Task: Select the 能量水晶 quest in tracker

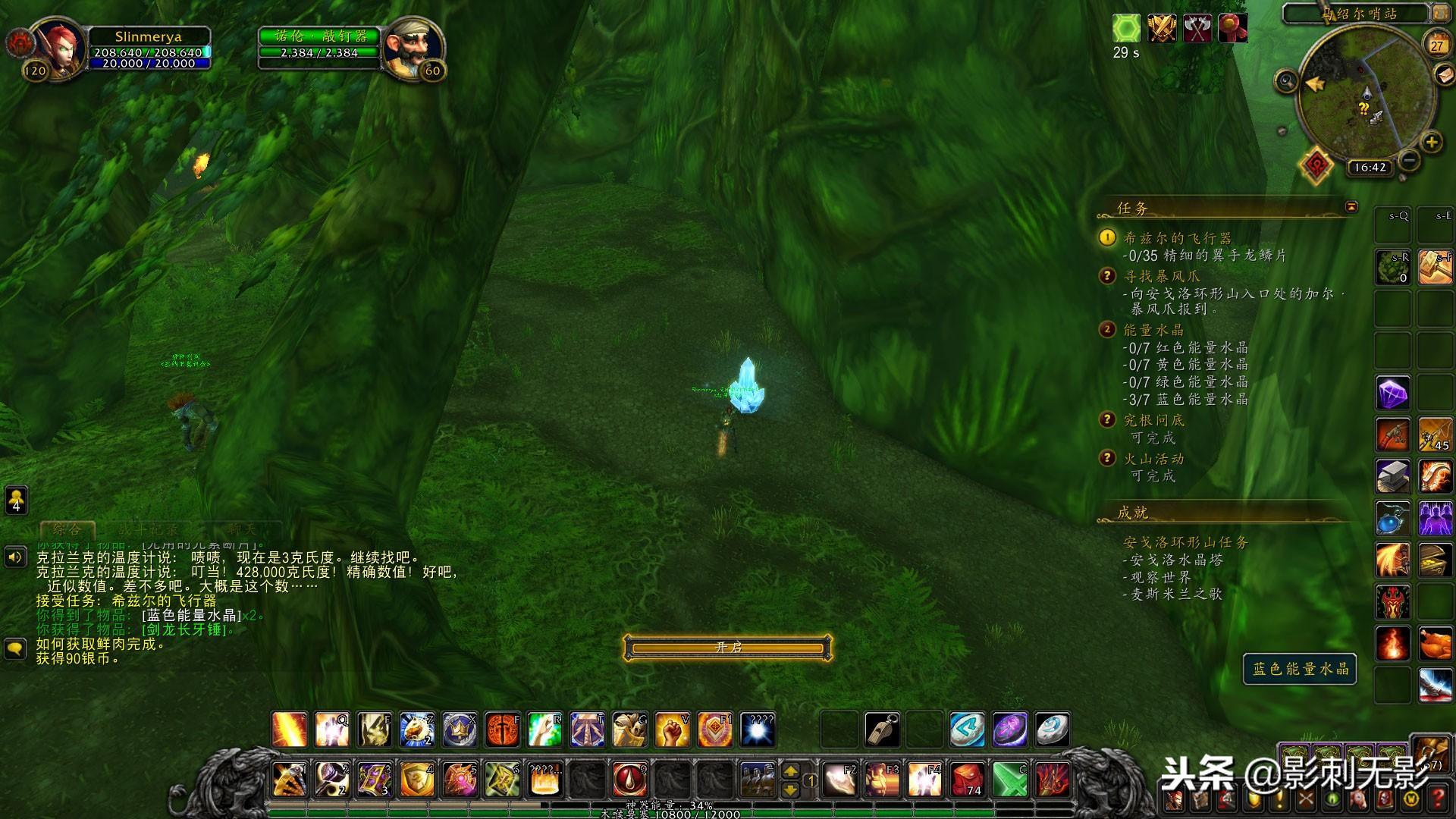Action: (x=1153, y=330)
